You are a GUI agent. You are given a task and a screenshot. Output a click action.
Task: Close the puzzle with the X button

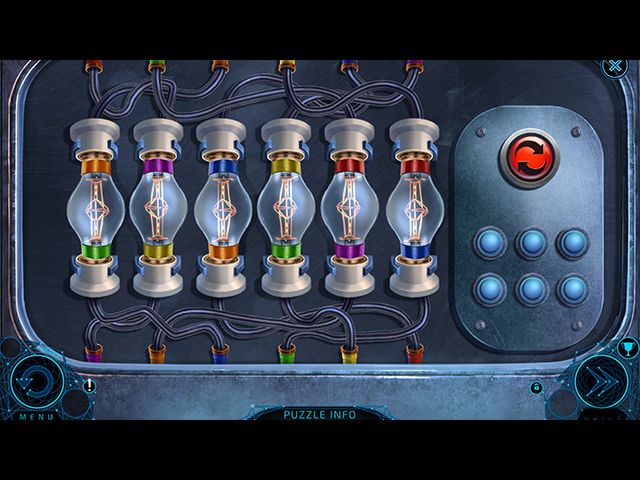point(614,67)
